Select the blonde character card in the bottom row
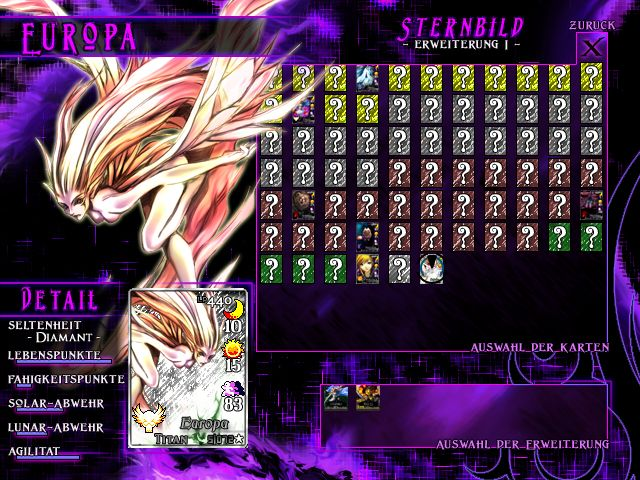 367,269
